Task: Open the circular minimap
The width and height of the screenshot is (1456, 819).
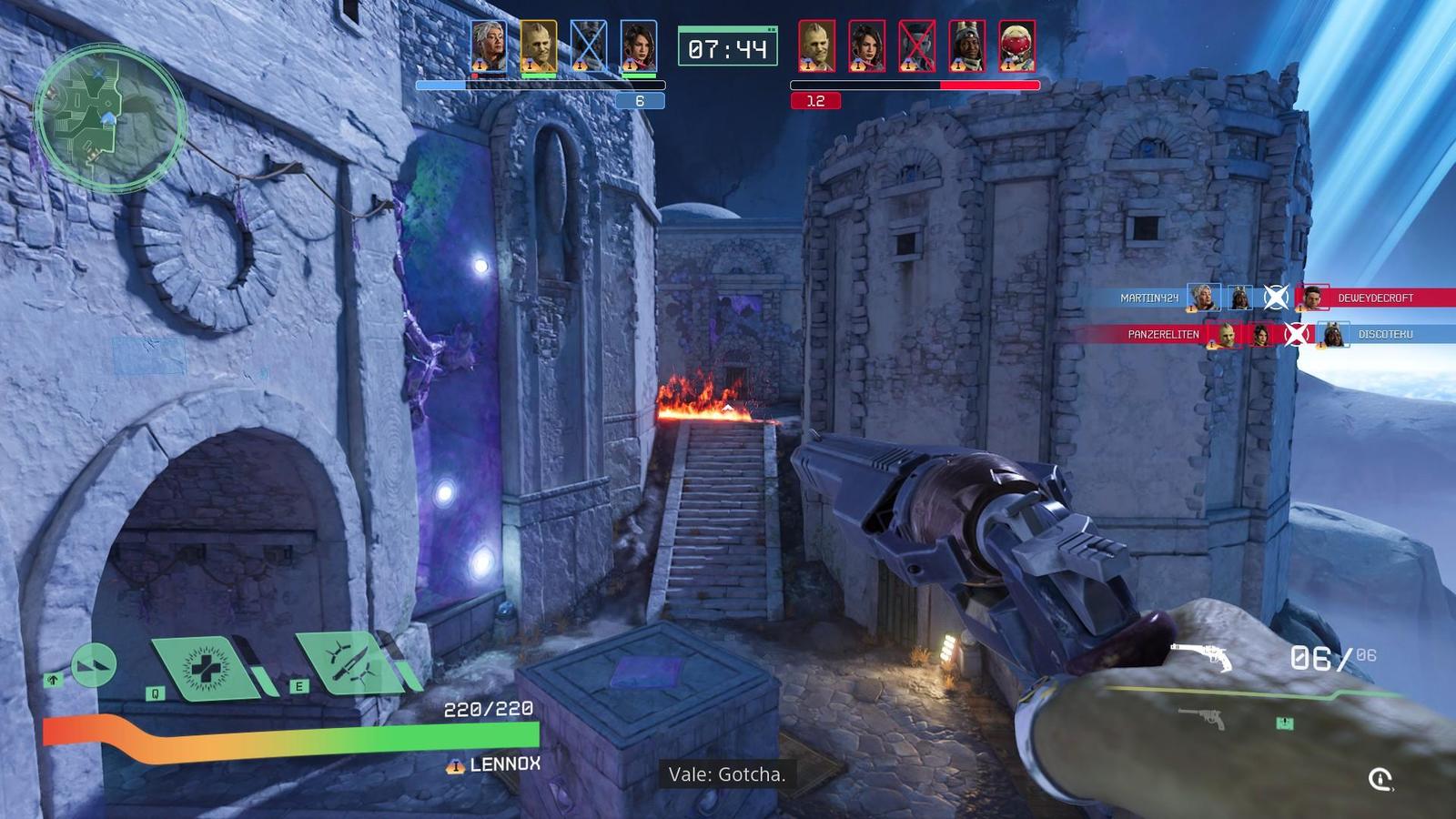Action: coord(110,116)
